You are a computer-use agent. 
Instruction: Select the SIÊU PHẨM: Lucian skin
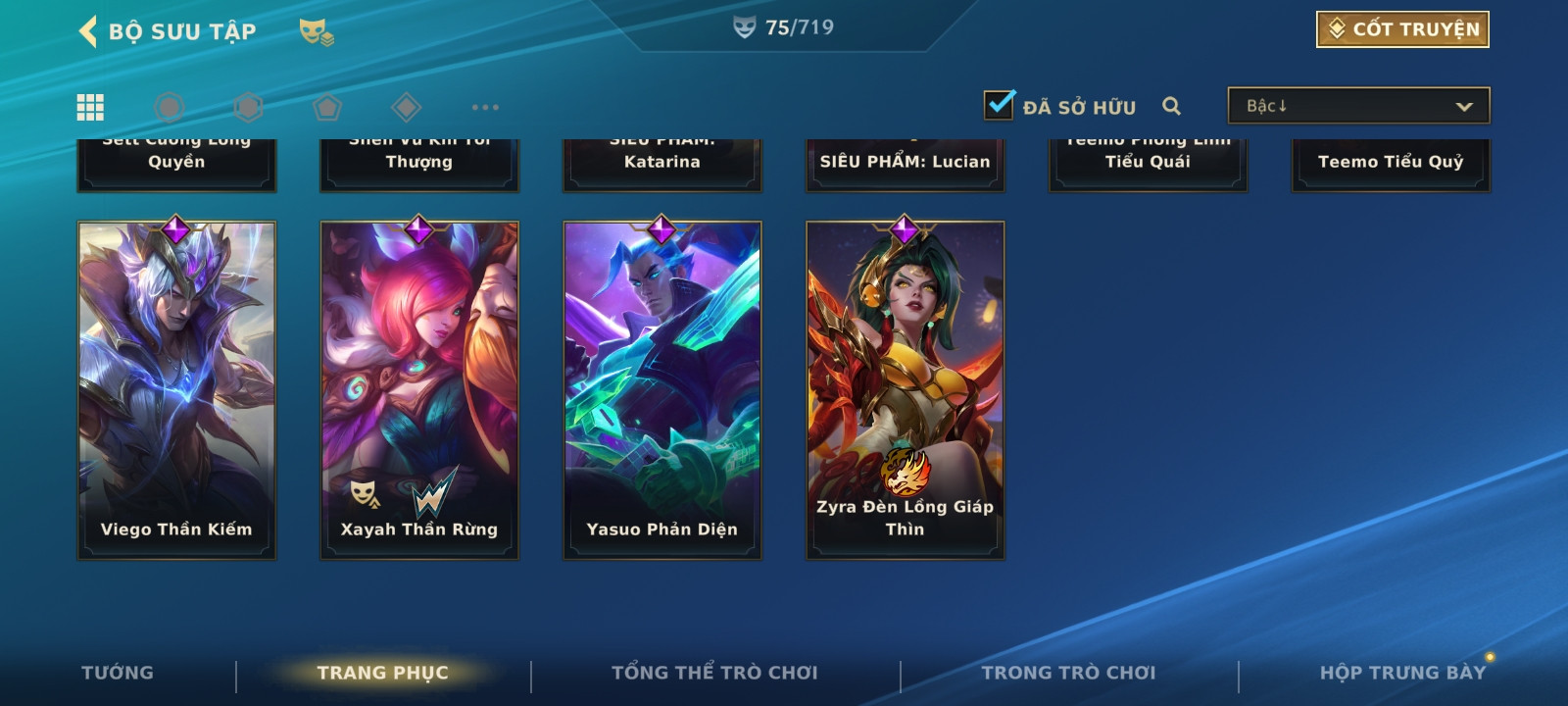(906, 163)
